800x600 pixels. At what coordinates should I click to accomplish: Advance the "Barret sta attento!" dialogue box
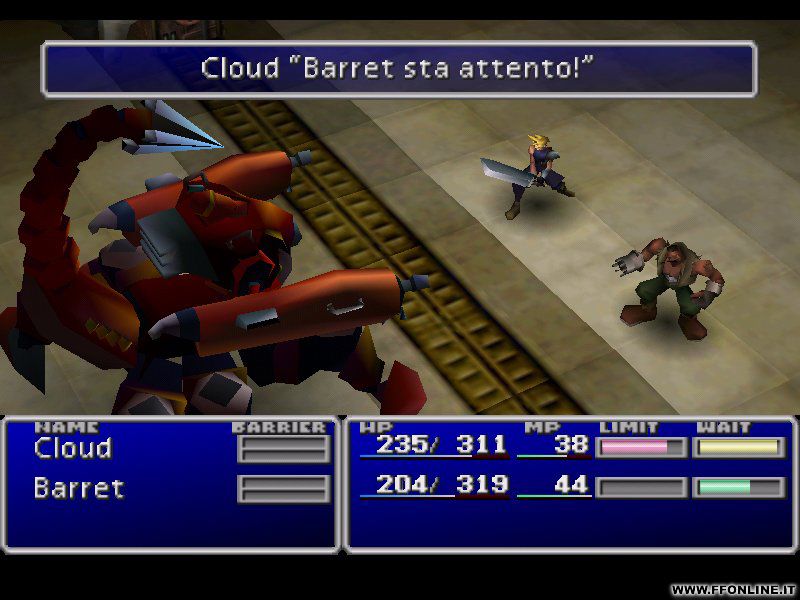(x=398, y=68)
